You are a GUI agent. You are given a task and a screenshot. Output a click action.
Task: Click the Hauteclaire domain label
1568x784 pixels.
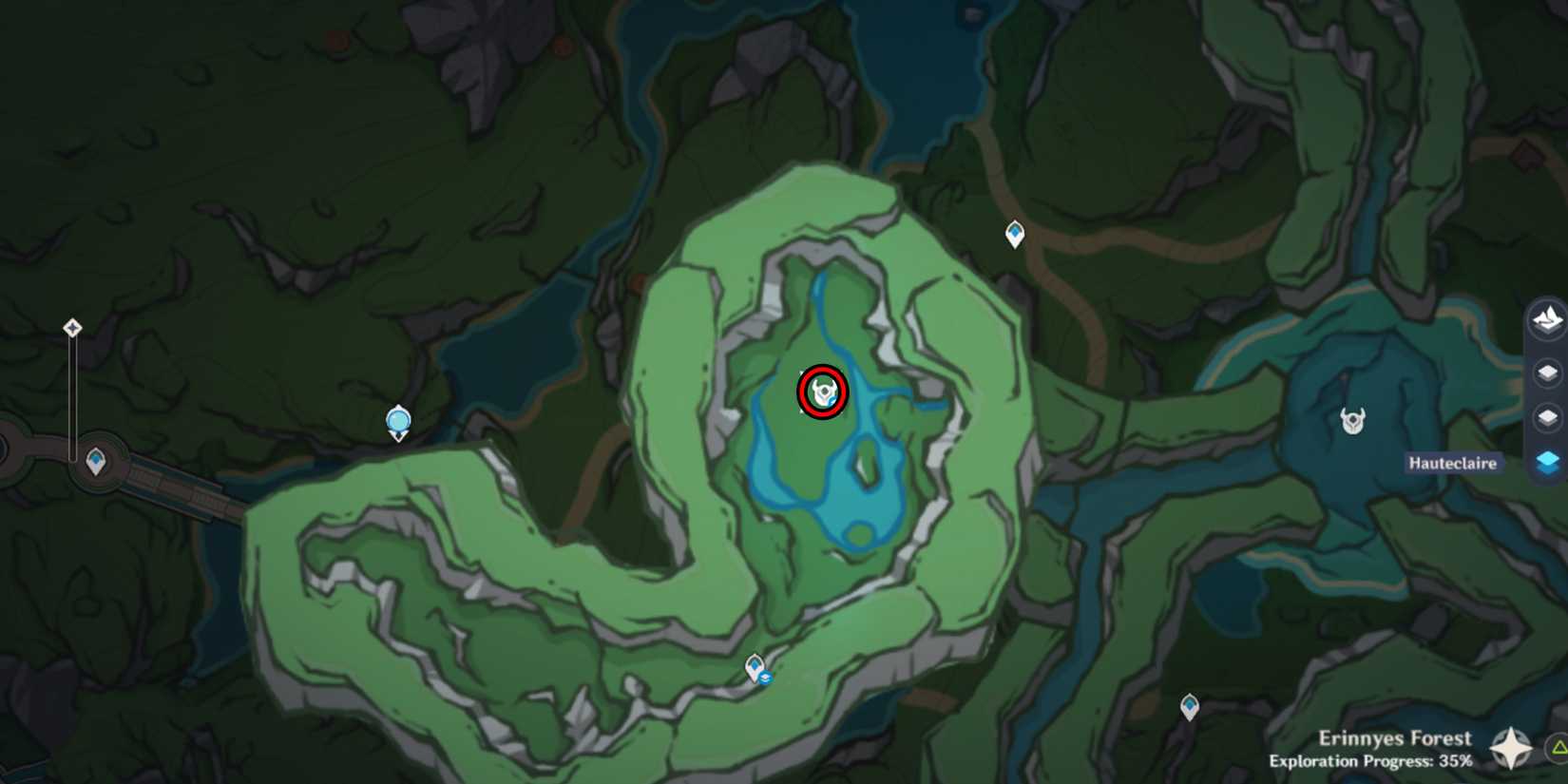pyautogui.click(x=1453, y=463)
